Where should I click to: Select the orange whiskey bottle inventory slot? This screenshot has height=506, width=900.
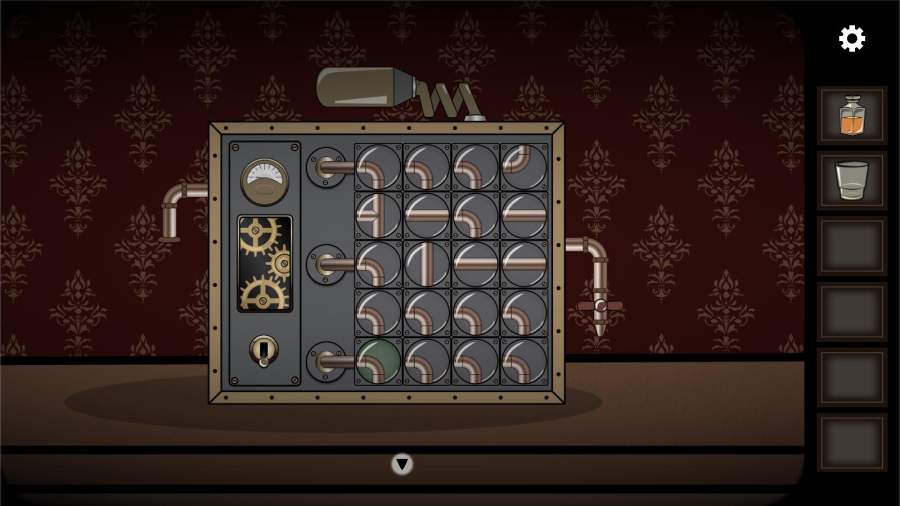(x=851, y=116)
